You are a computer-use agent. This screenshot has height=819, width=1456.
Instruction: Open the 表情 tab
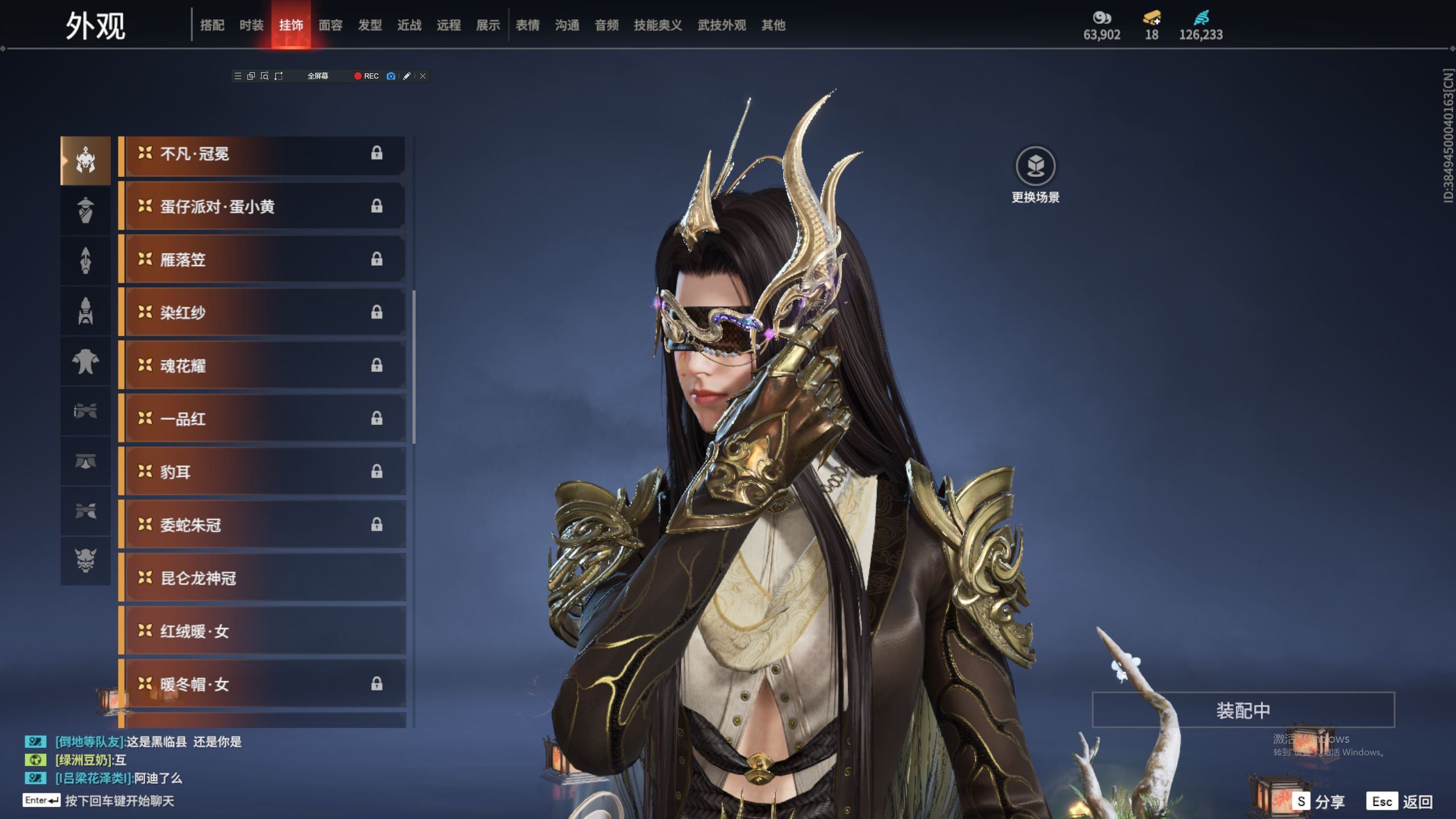527,25
